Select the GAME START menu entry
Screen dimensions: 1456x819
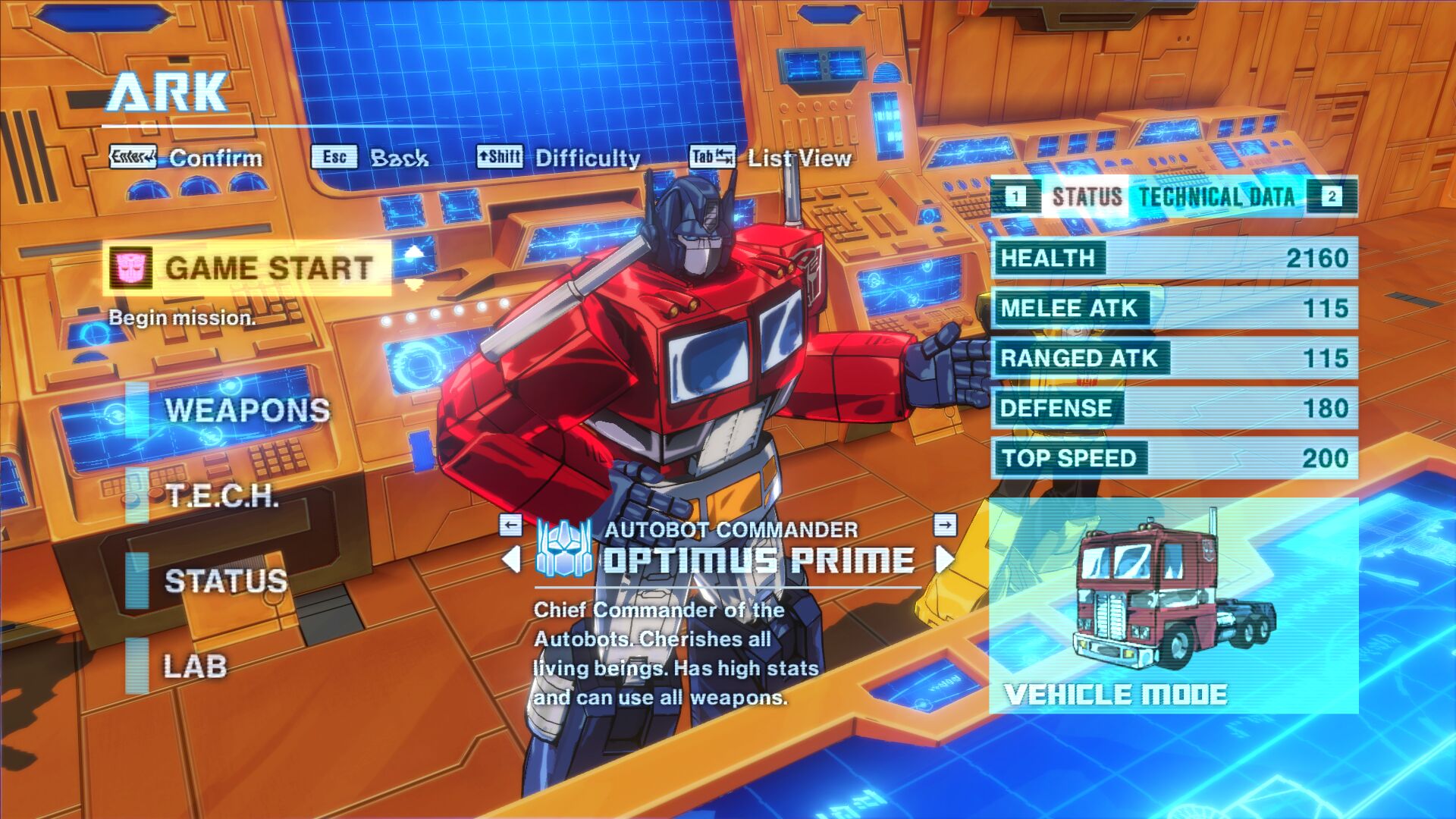coord(247,268)
